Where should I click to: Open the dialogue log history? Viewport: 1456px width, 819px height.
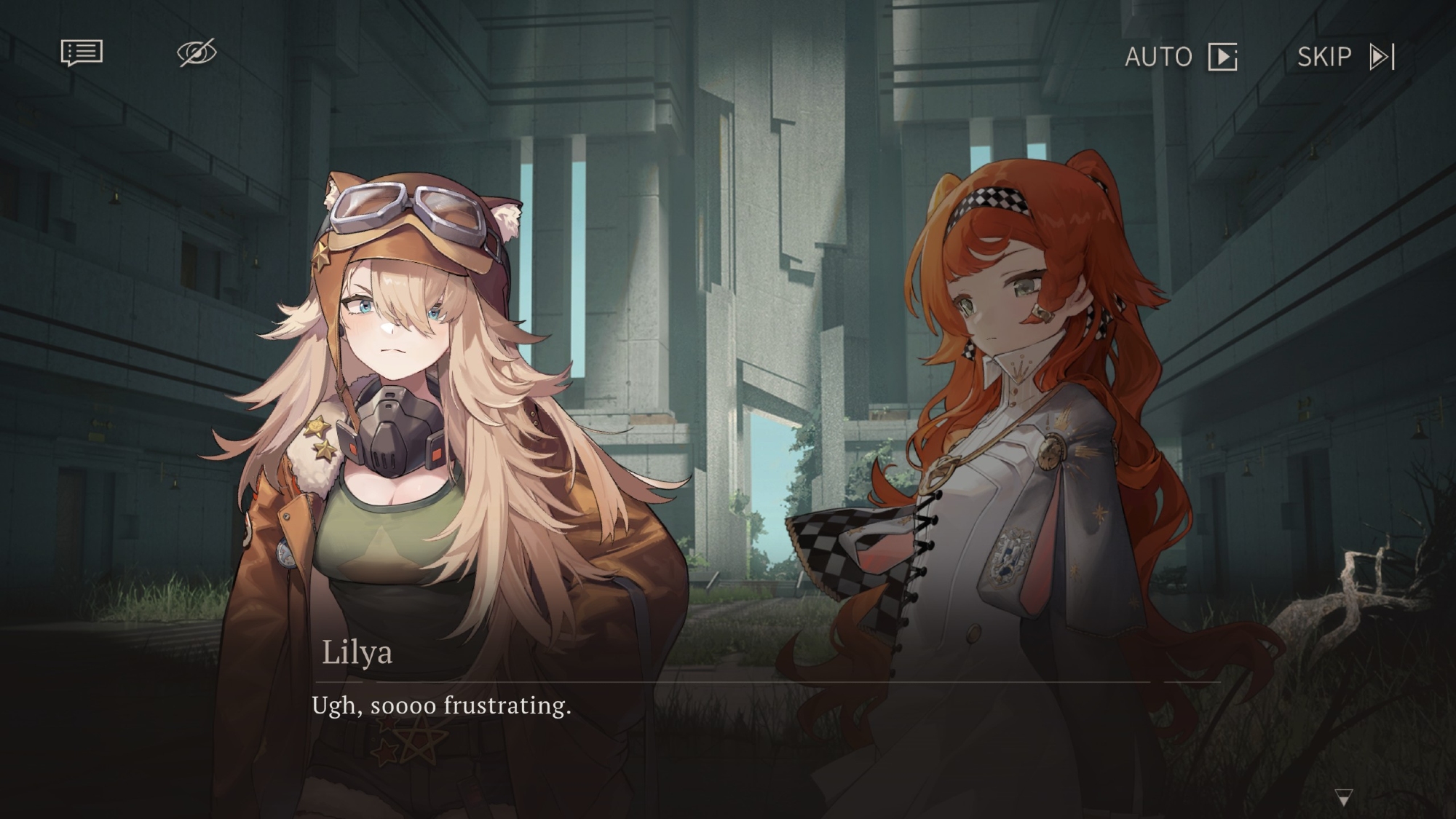click(82, 53)
